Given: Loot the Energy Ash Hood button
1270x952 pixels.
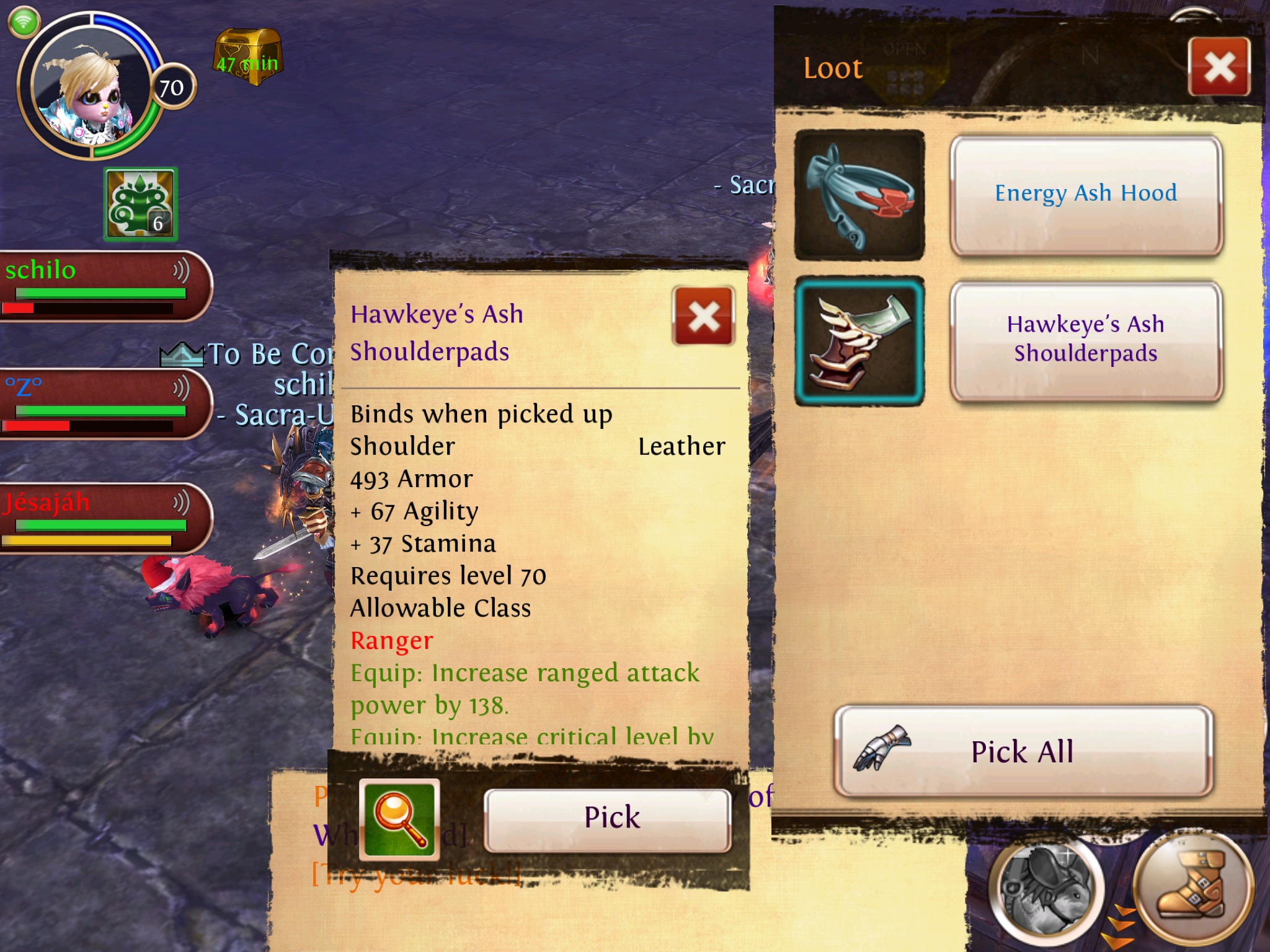Looking at the screenshot, I should tap(1085, 195).
